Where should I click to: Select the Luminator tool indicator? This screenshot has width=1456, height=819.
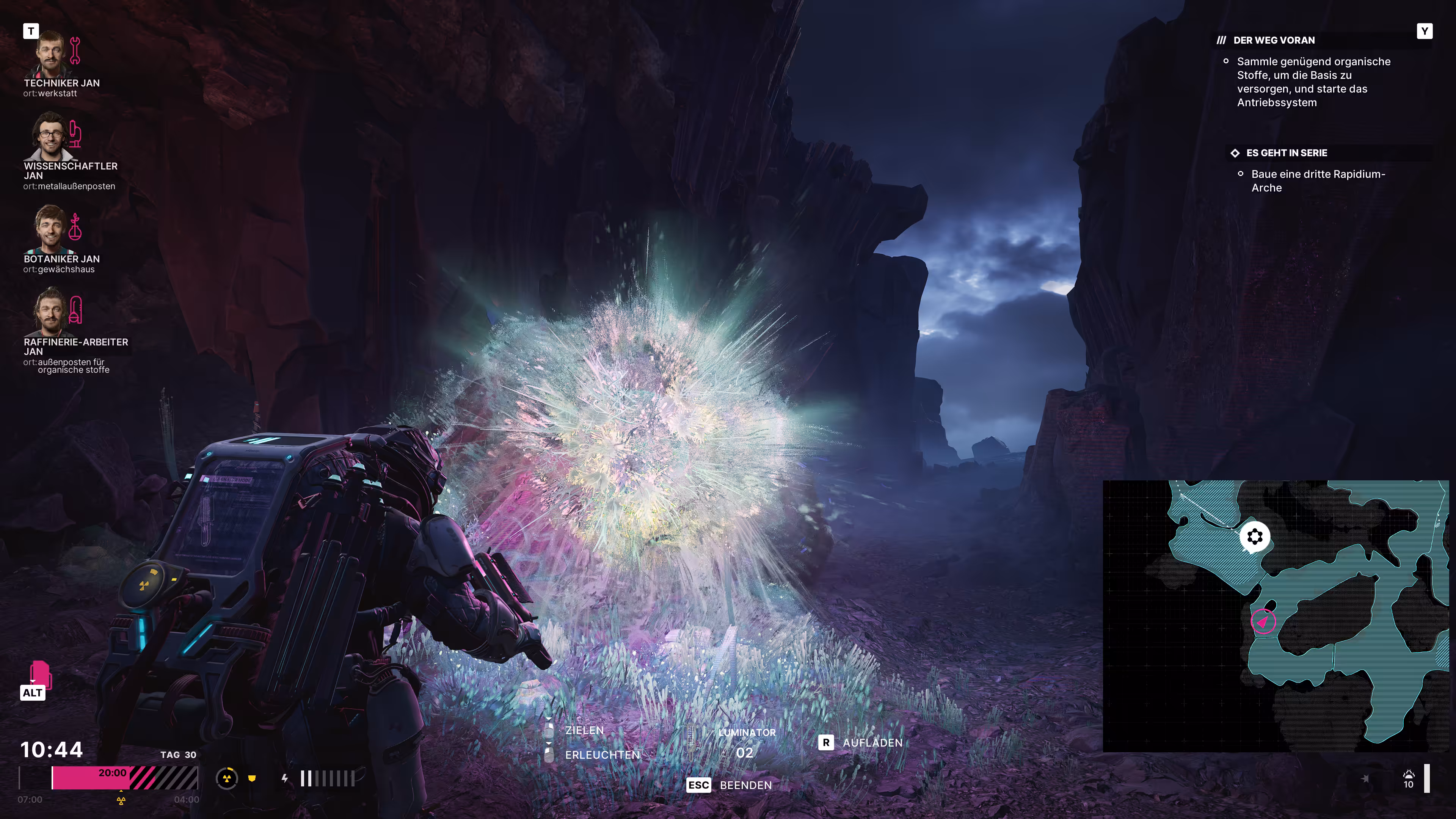pos(746,743)
